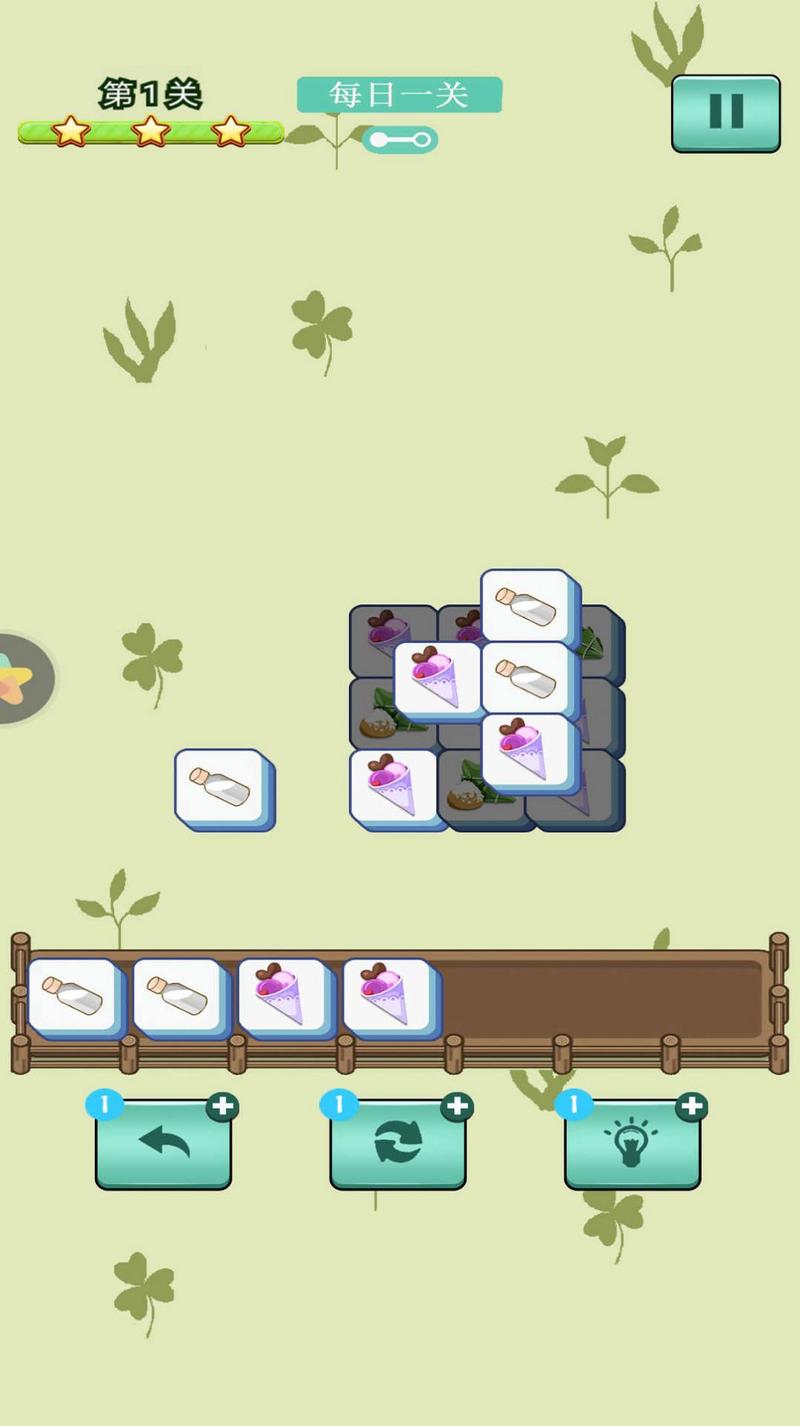
Task: Pause the game with the pause button
Action: coord(725,113)
